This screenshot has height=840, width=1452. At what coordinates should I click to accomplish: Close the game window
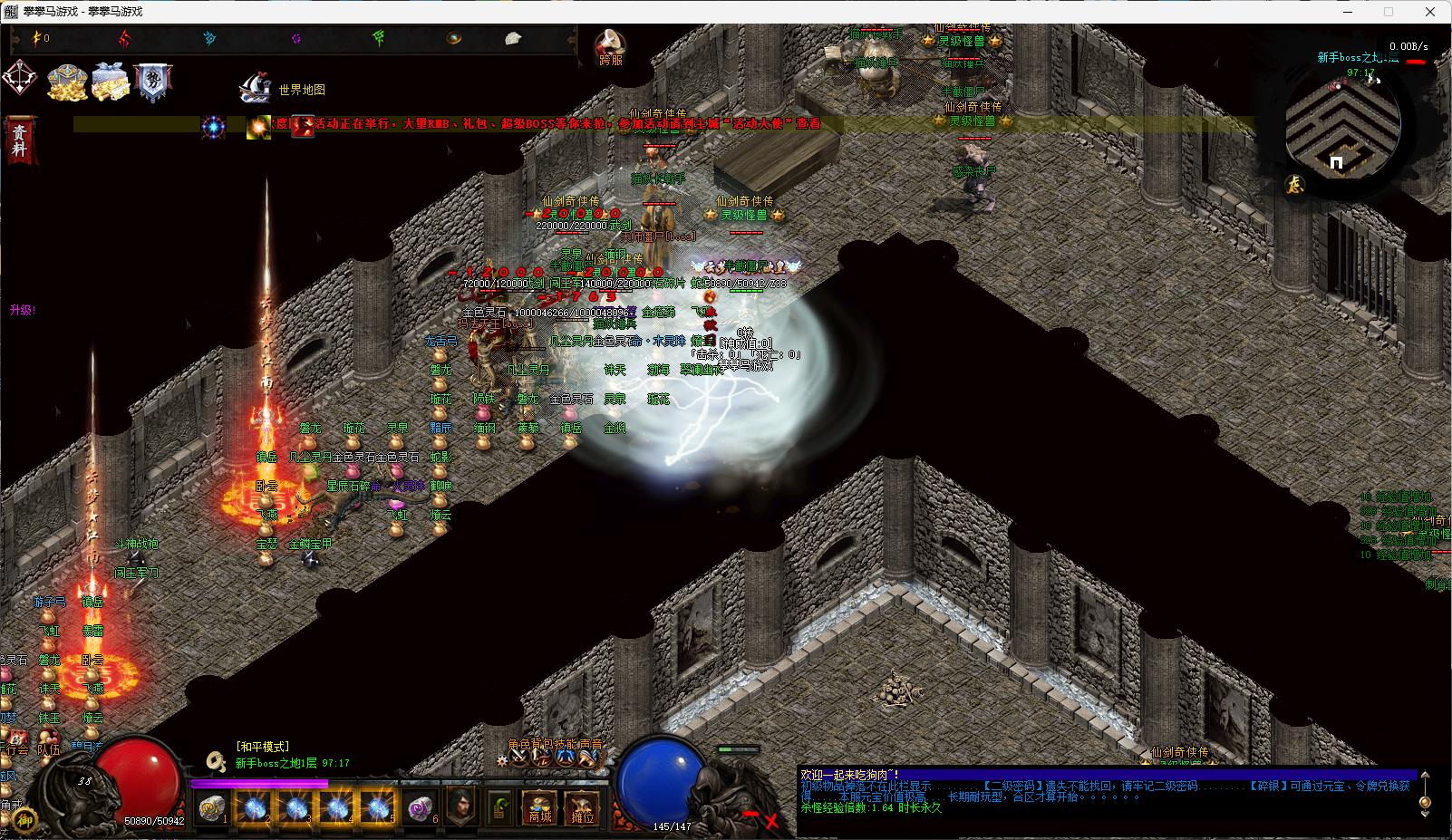click(x=1431, y=12)
